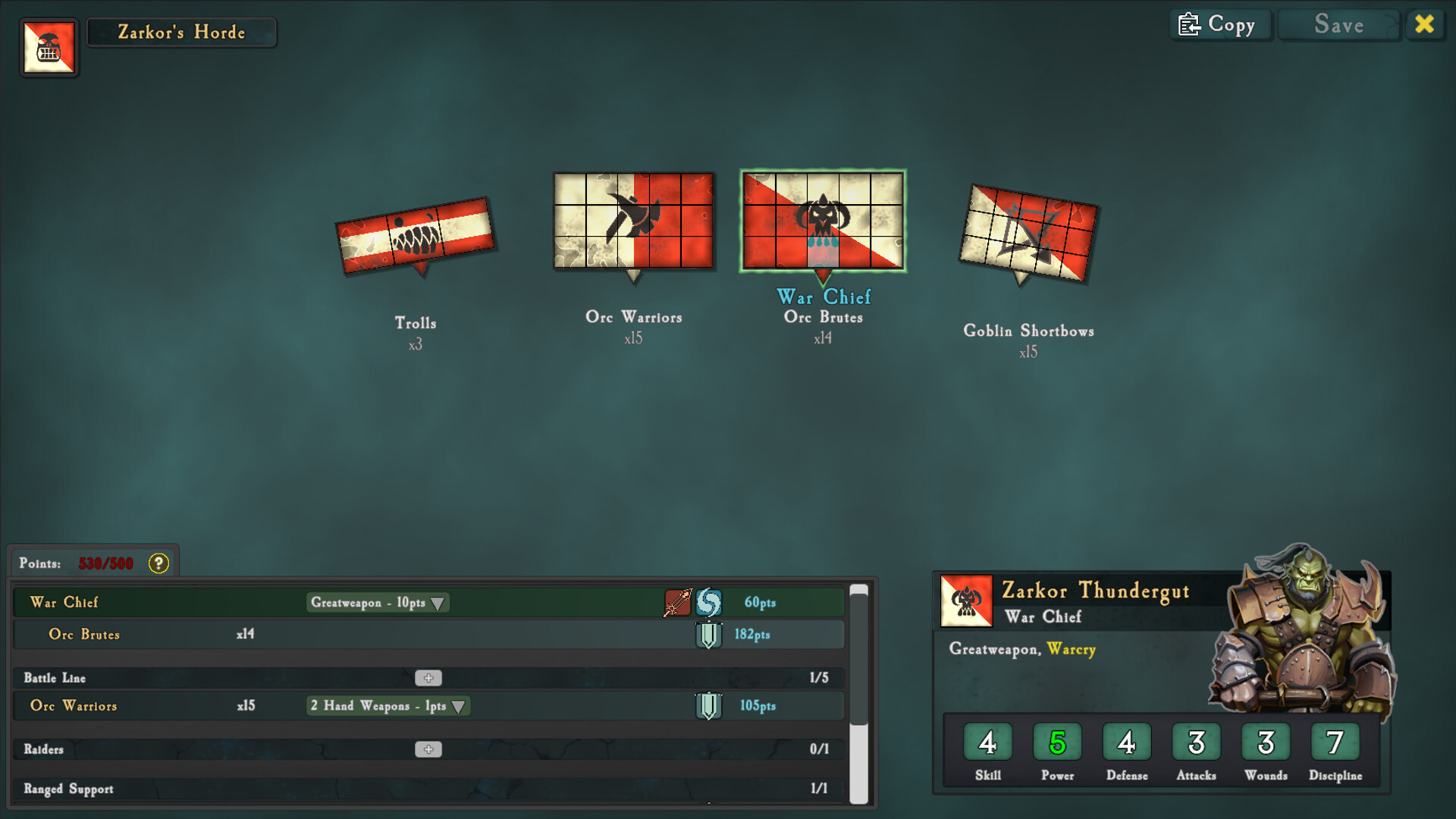Add a unit to Battle Line with plus button
Screen dimensions: 1456x819
point(429,677)
